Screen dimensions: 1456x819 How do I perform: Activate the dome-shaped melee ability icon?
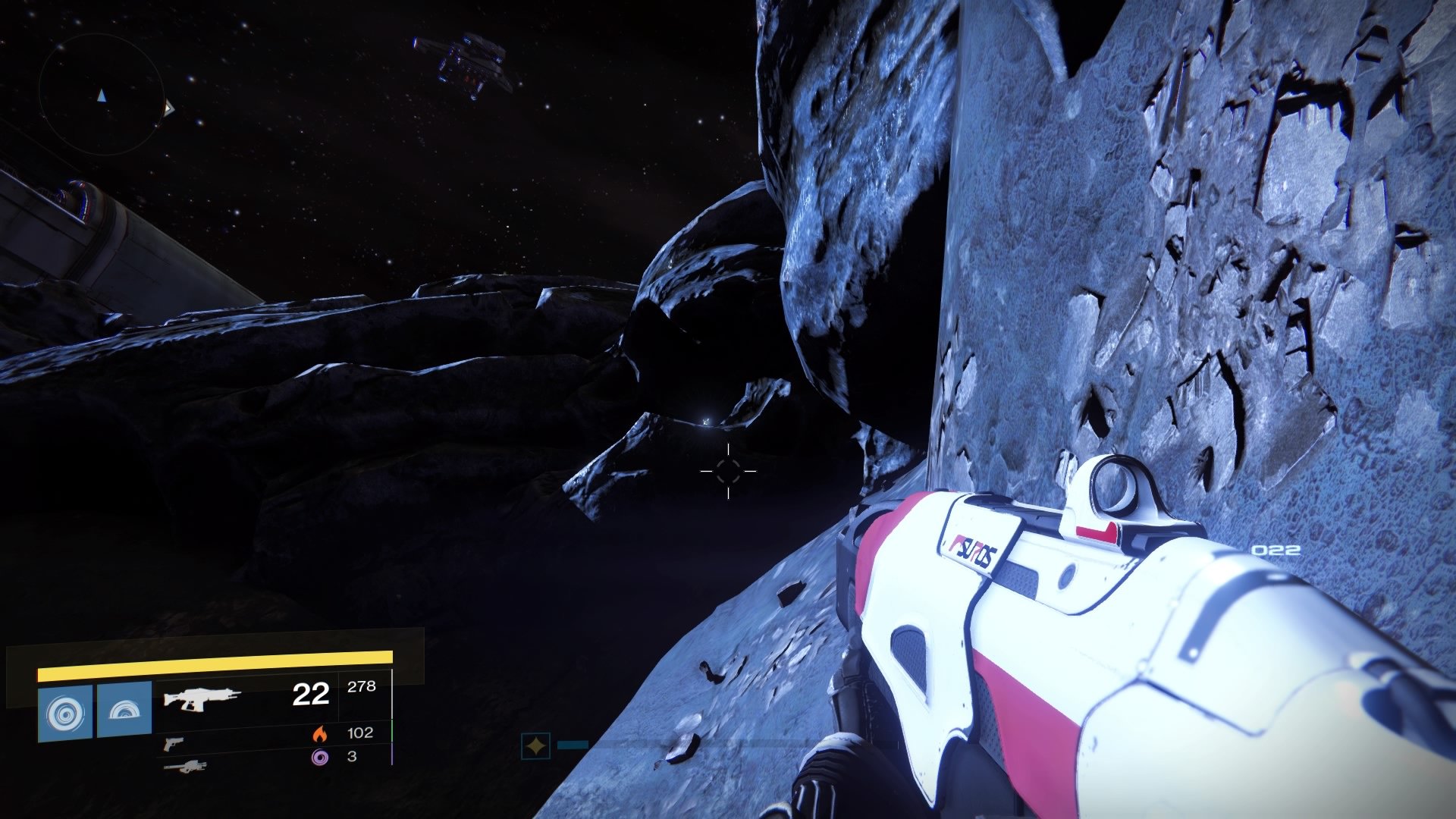(124, 711)
